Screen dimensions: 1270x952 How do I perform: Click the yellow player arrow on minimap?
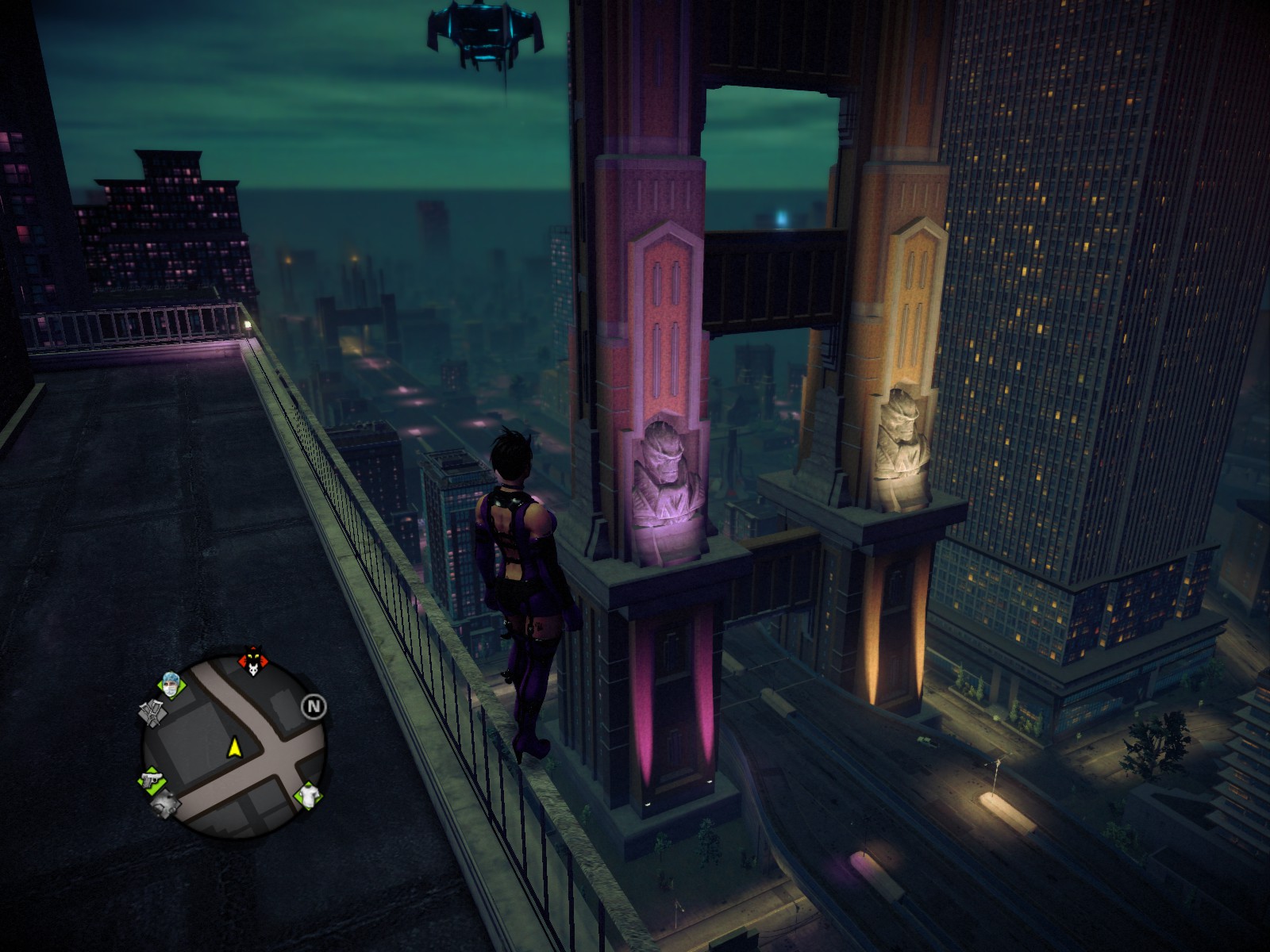[234, 747]
